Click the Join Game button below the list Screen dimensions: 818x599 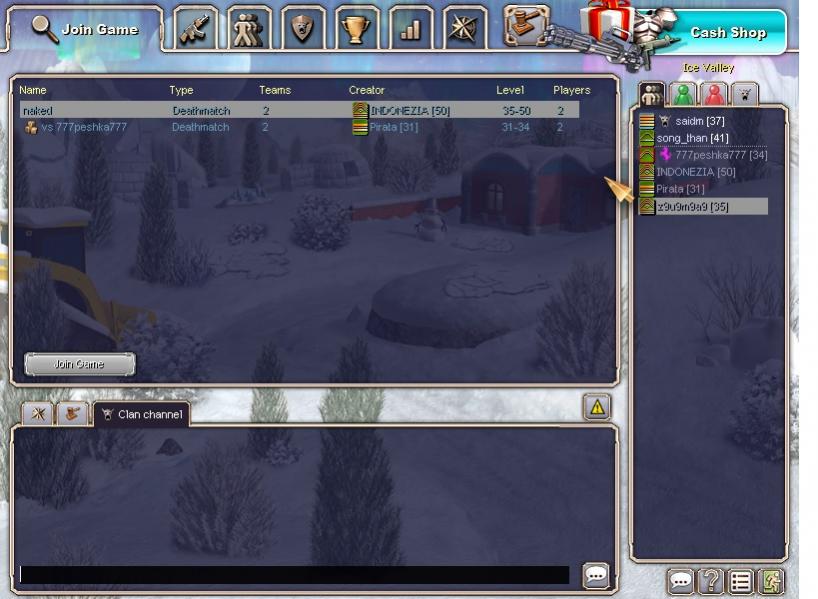tap(79, 364)
